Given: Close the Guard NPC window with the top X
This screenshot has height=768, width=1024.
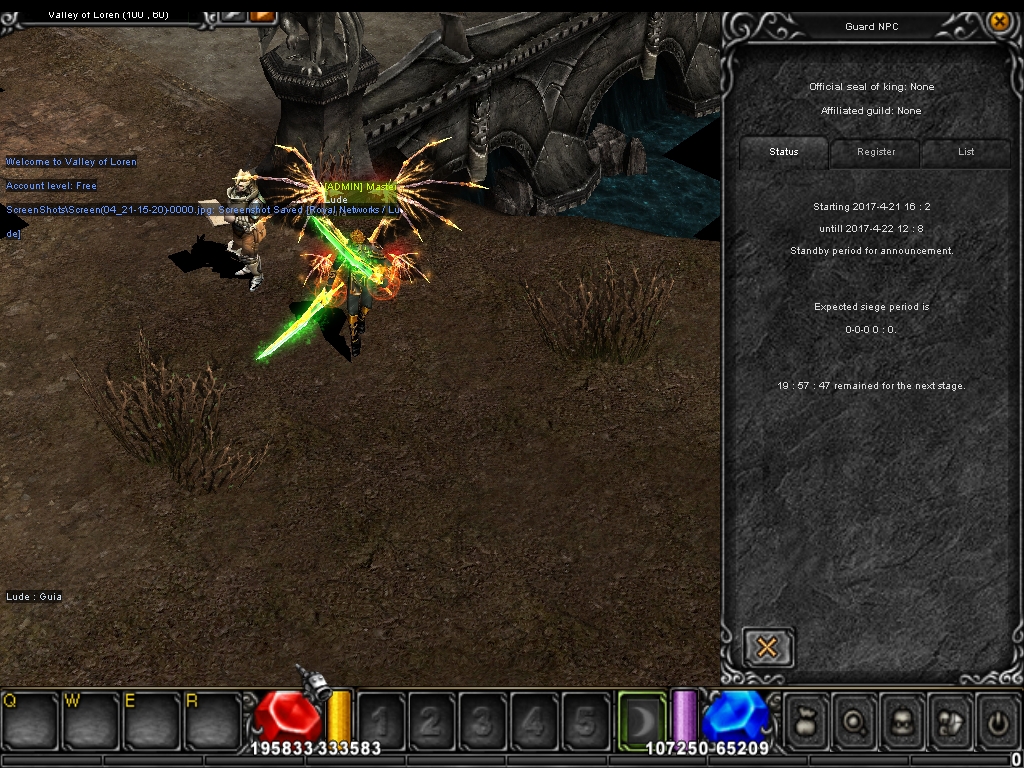Looking at the screenshot, I should [998, 22].
